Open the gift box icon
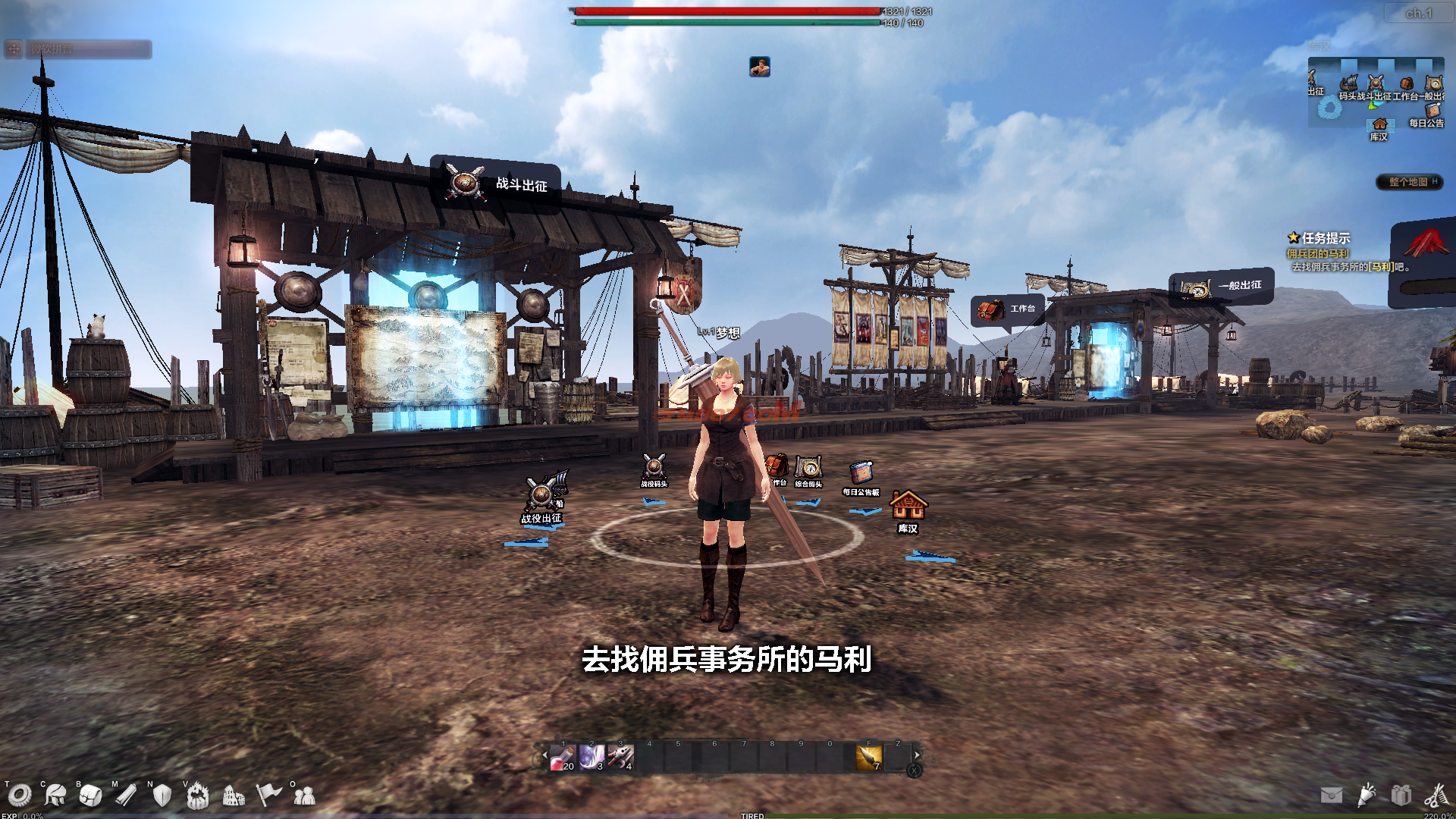Viewport: 1456px width, 819px height. [1401, 795]
